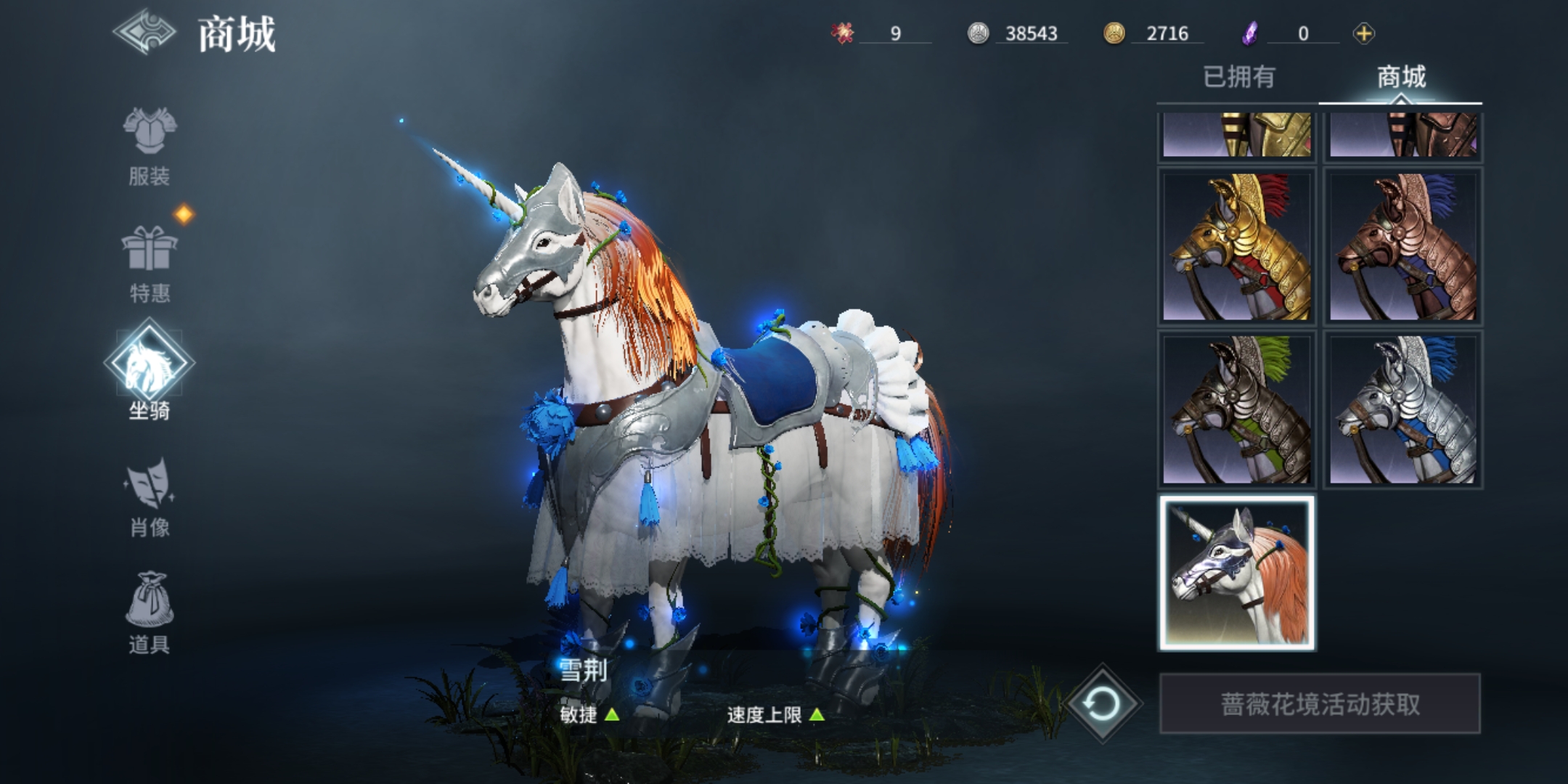The image size is (1568, 784).
Task: Reset the mount preview rotation
Action: (1102, 703)
